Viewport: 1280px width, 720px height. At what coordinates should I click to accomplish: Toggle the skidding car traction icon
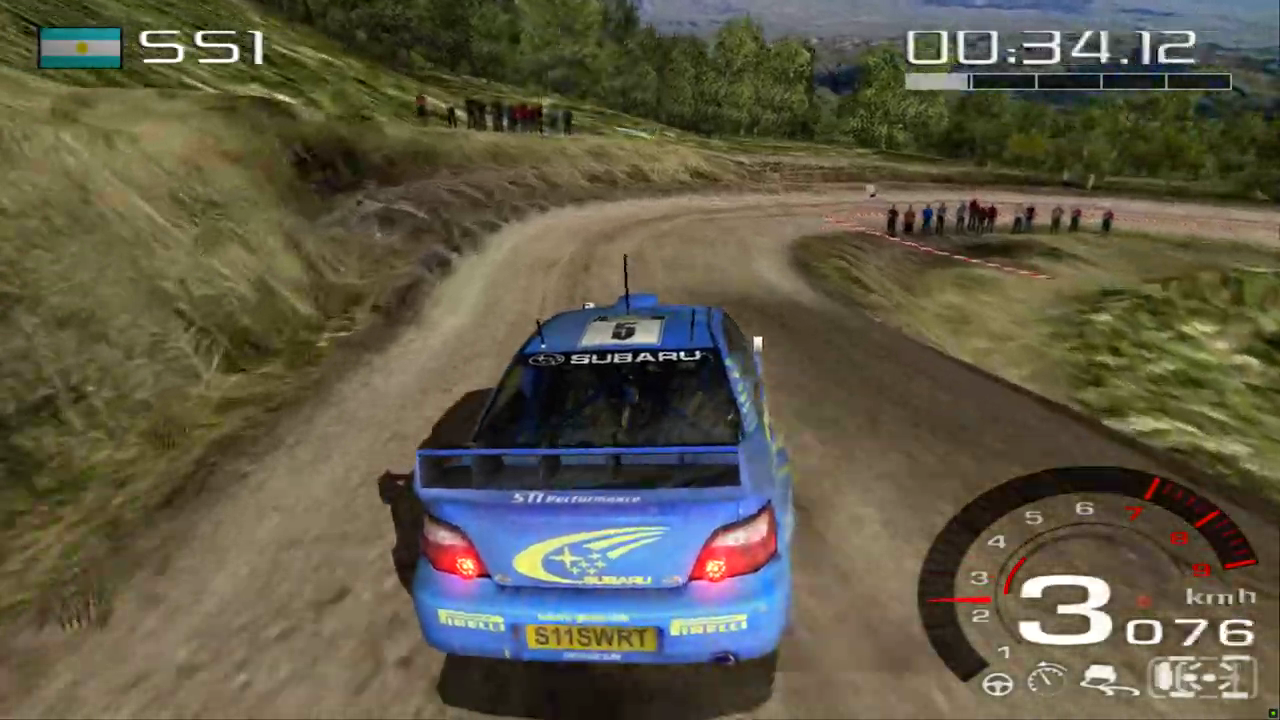(x=1108, y=680)
